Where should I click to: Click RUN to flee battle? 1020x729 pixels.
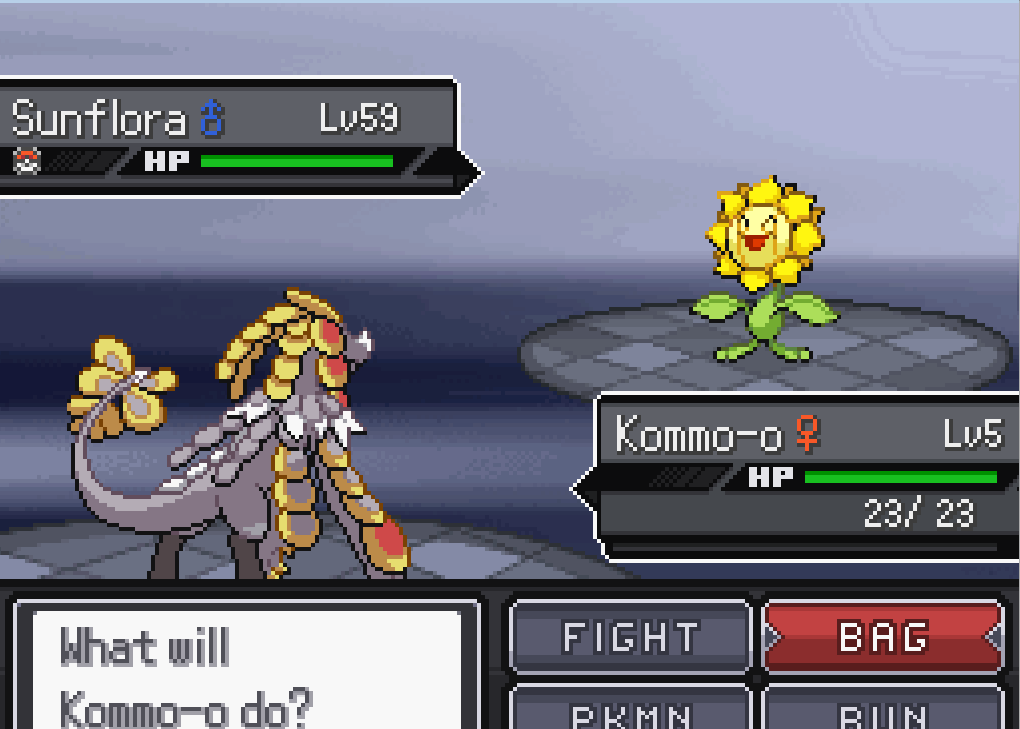click(882, 710)
